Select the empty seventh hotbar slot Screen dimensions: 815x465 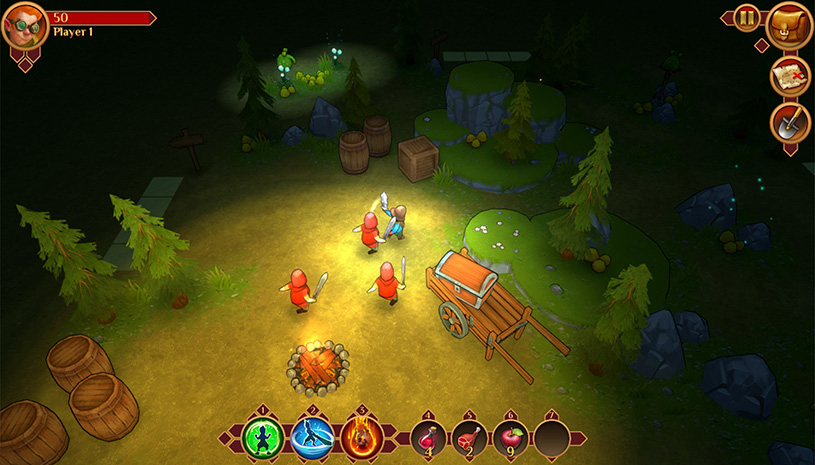coord(551,438)
